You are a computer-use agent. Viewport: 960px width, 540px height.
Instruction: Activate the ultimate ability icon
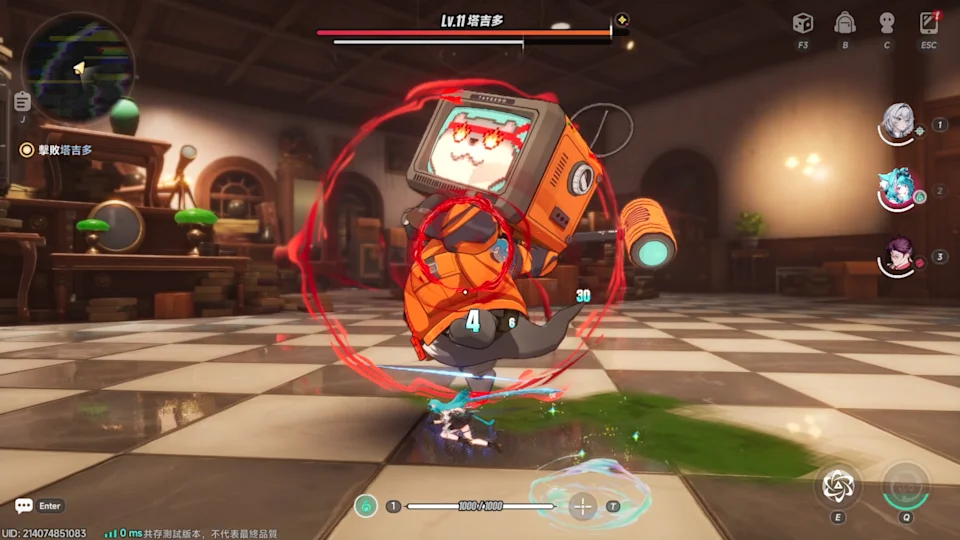[x=906, y=486]
